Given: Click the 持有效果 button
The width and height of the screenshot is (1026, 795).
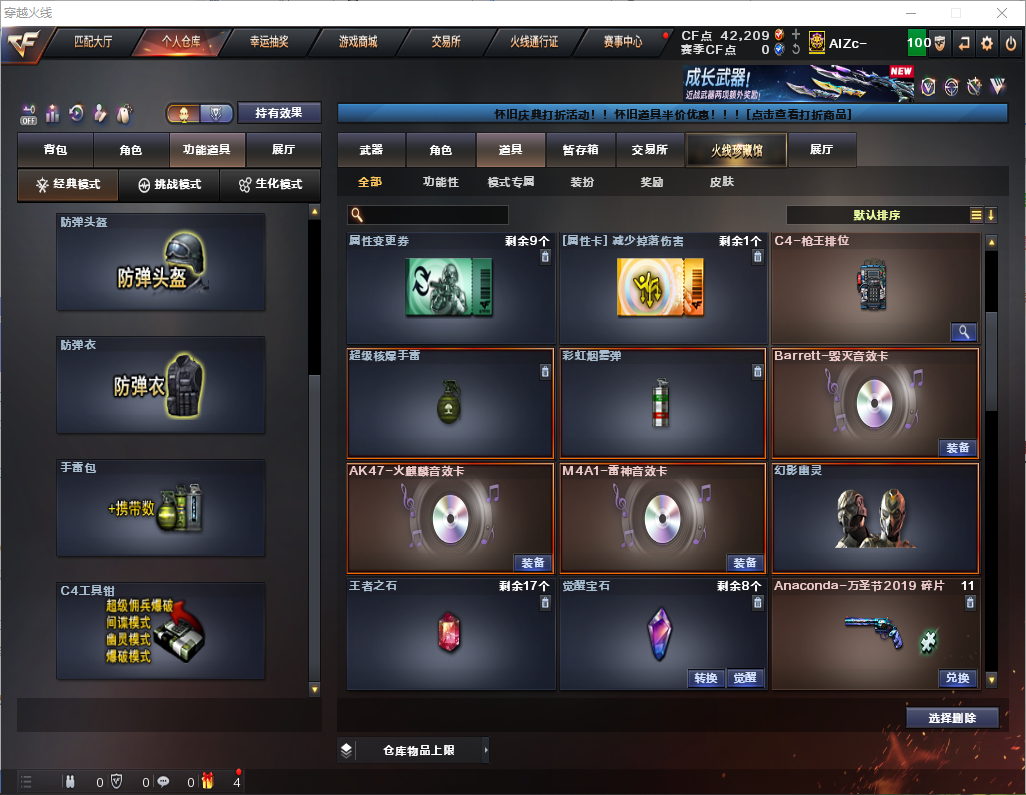Looking at the screenshot, I should pyautogui.click(x=278, y=113).
